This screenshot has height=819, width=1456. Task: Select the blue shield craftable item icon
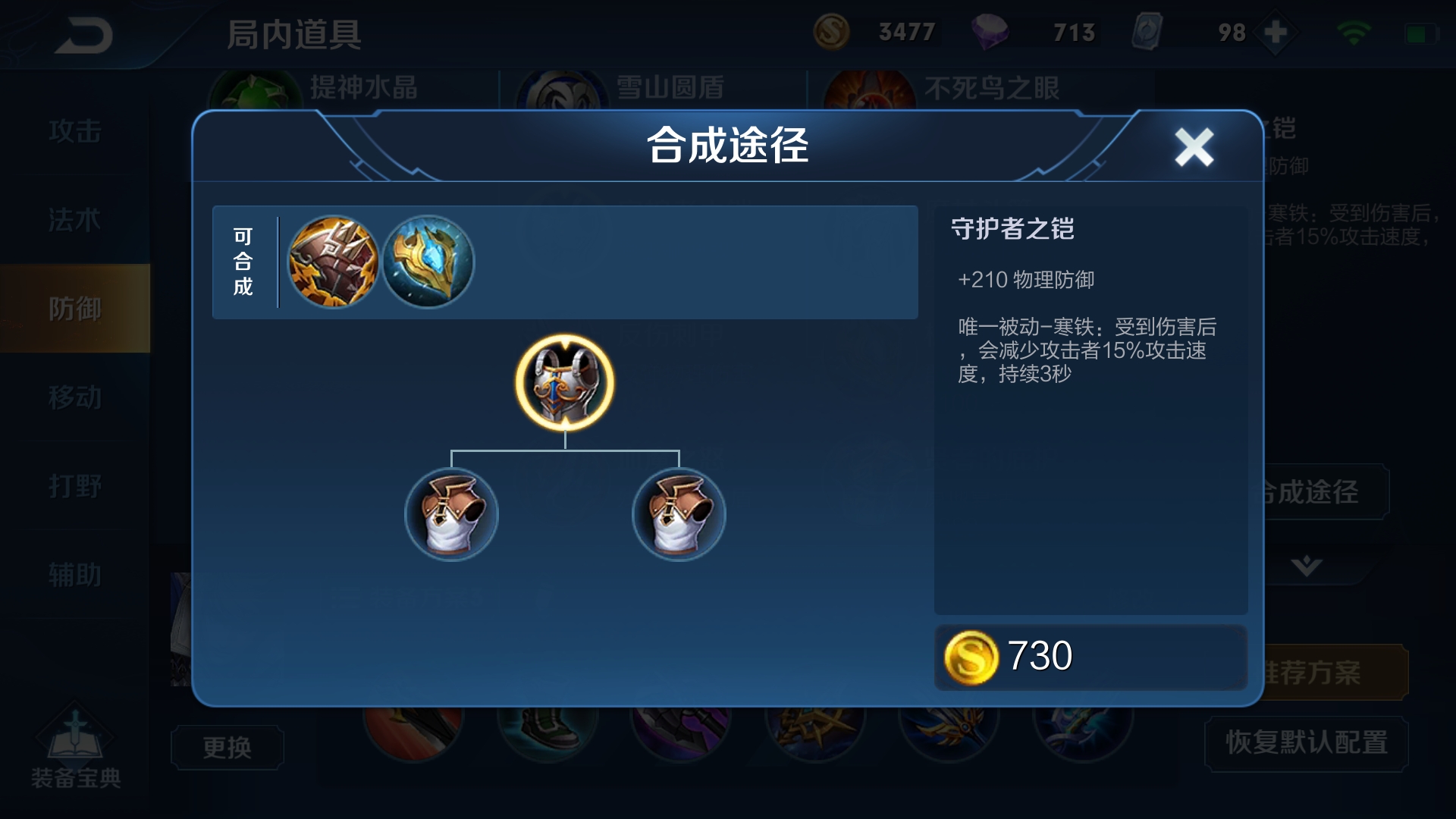[428, 262]
